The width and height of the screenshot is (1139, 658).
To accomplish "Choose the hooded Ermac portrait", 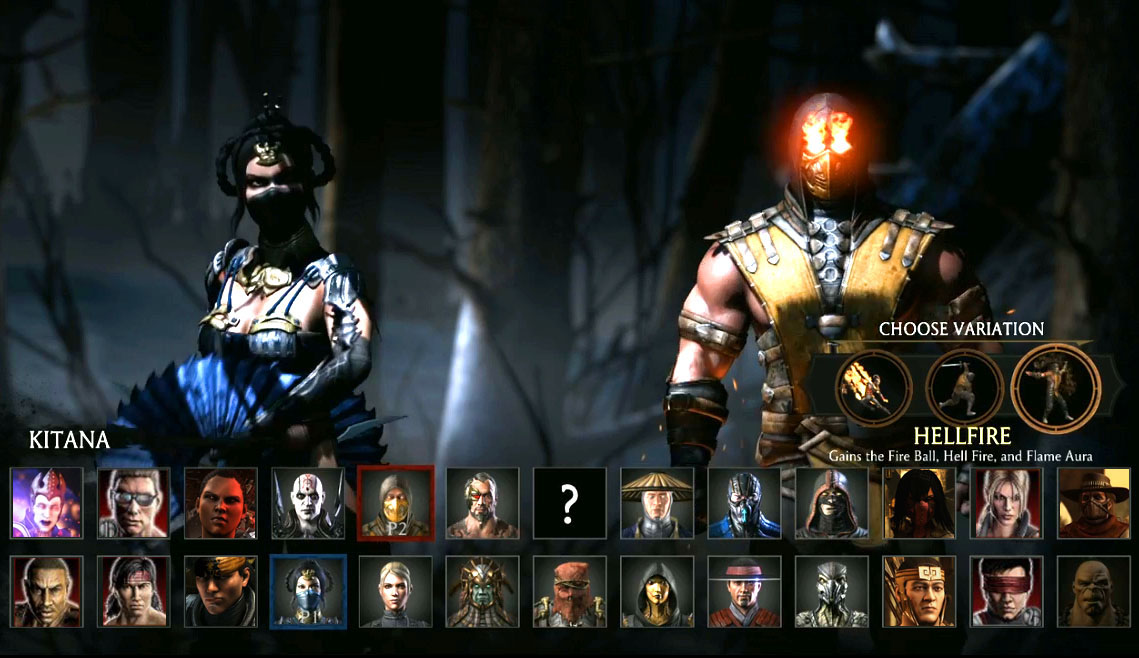I will pyautogui.click(x=831, y=502).
